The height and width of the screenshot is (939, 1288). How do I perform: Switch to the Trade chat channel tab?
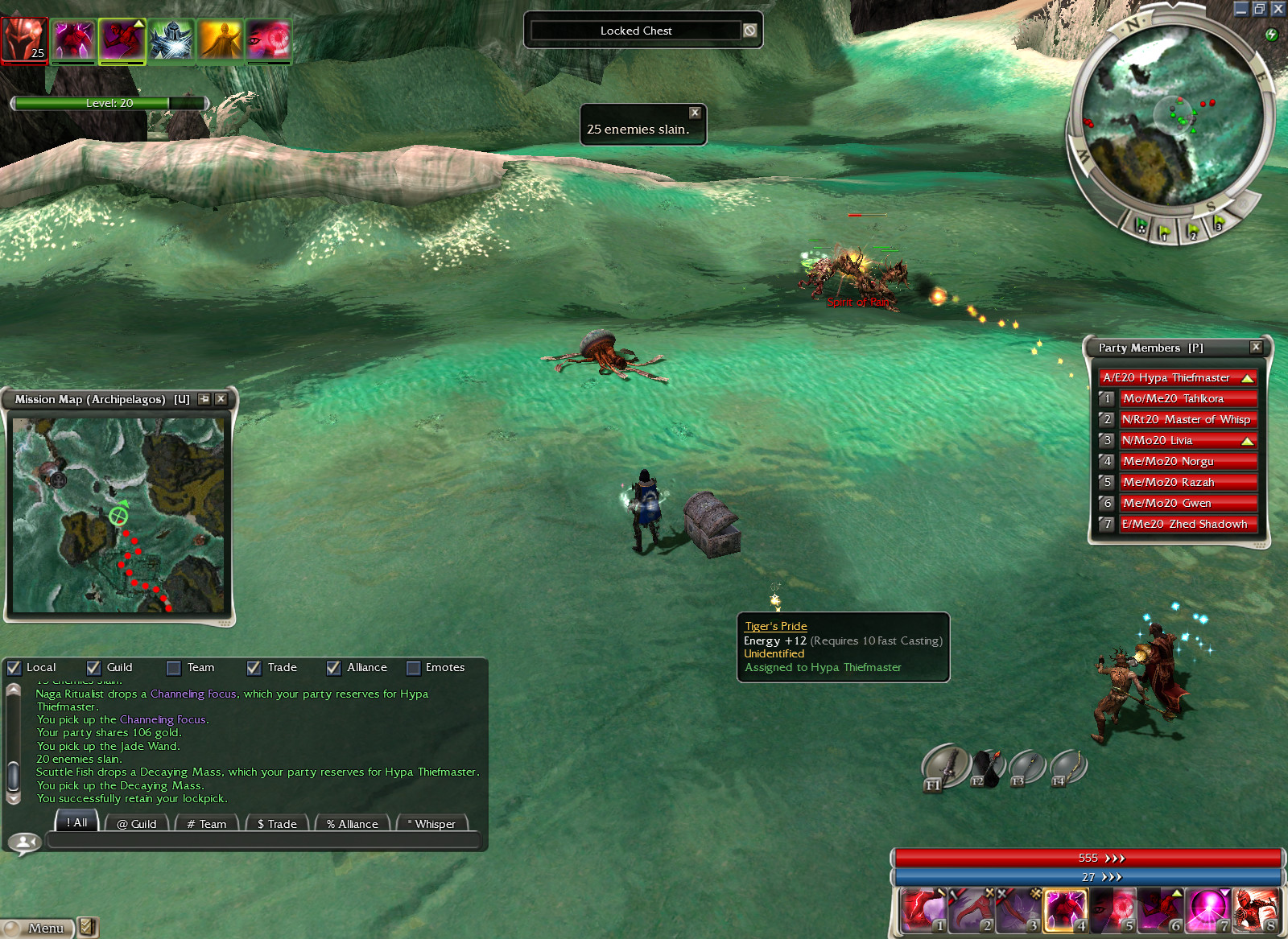coord(277,823)
